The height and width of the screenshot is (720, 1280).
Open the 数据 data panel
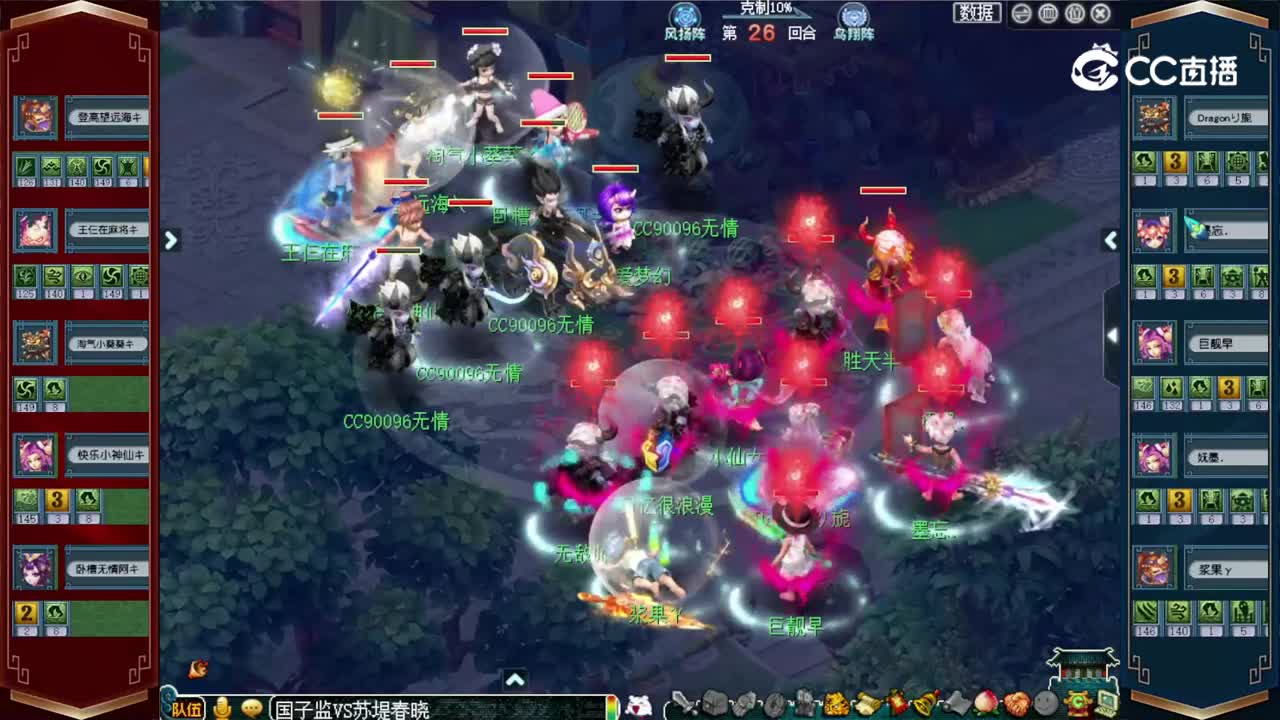point(978,14)
